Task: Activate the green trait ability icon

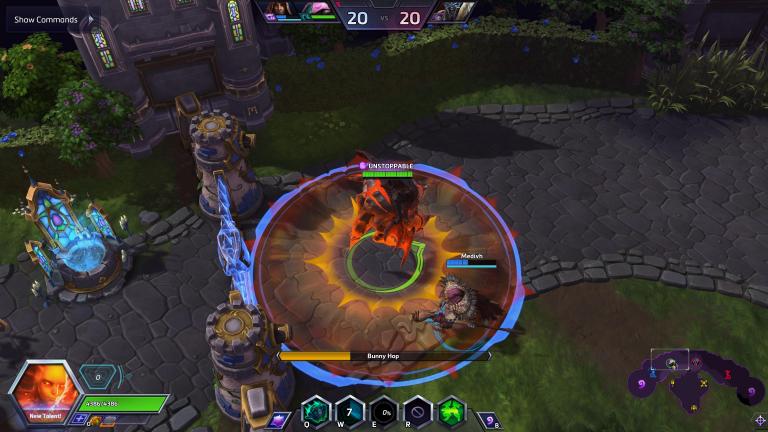Action: click(x=452, y=411)
